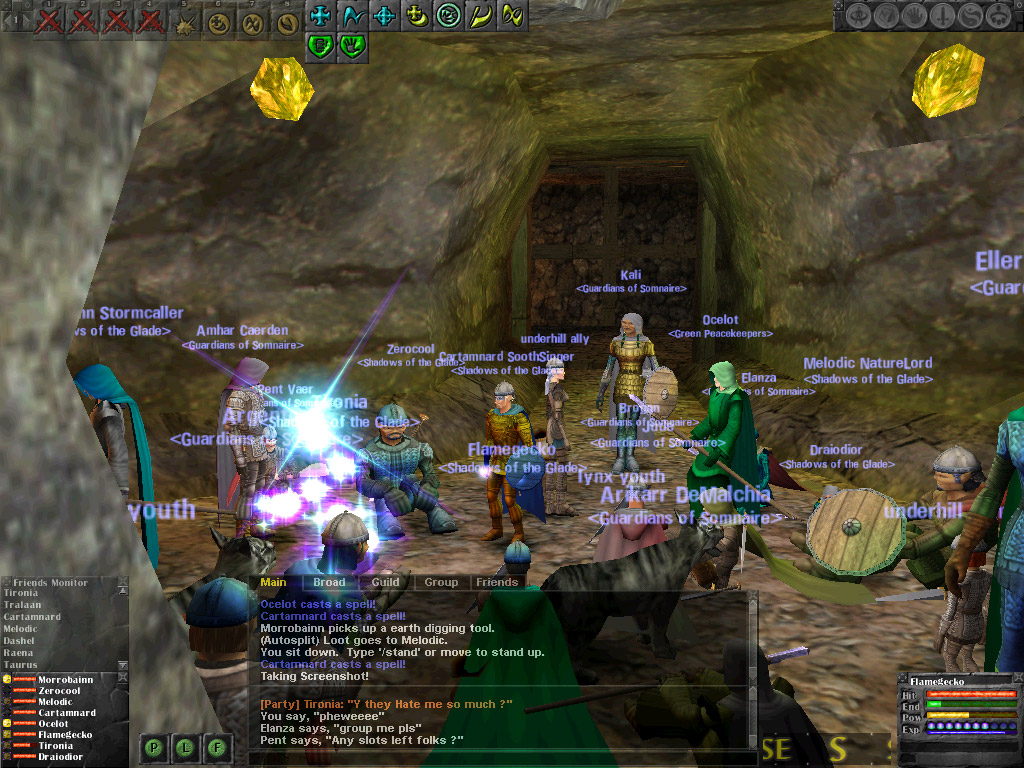The width and height of the screenshot is (1024, 768).
Task: Select the Group chat tab
Action: (441, 582)
